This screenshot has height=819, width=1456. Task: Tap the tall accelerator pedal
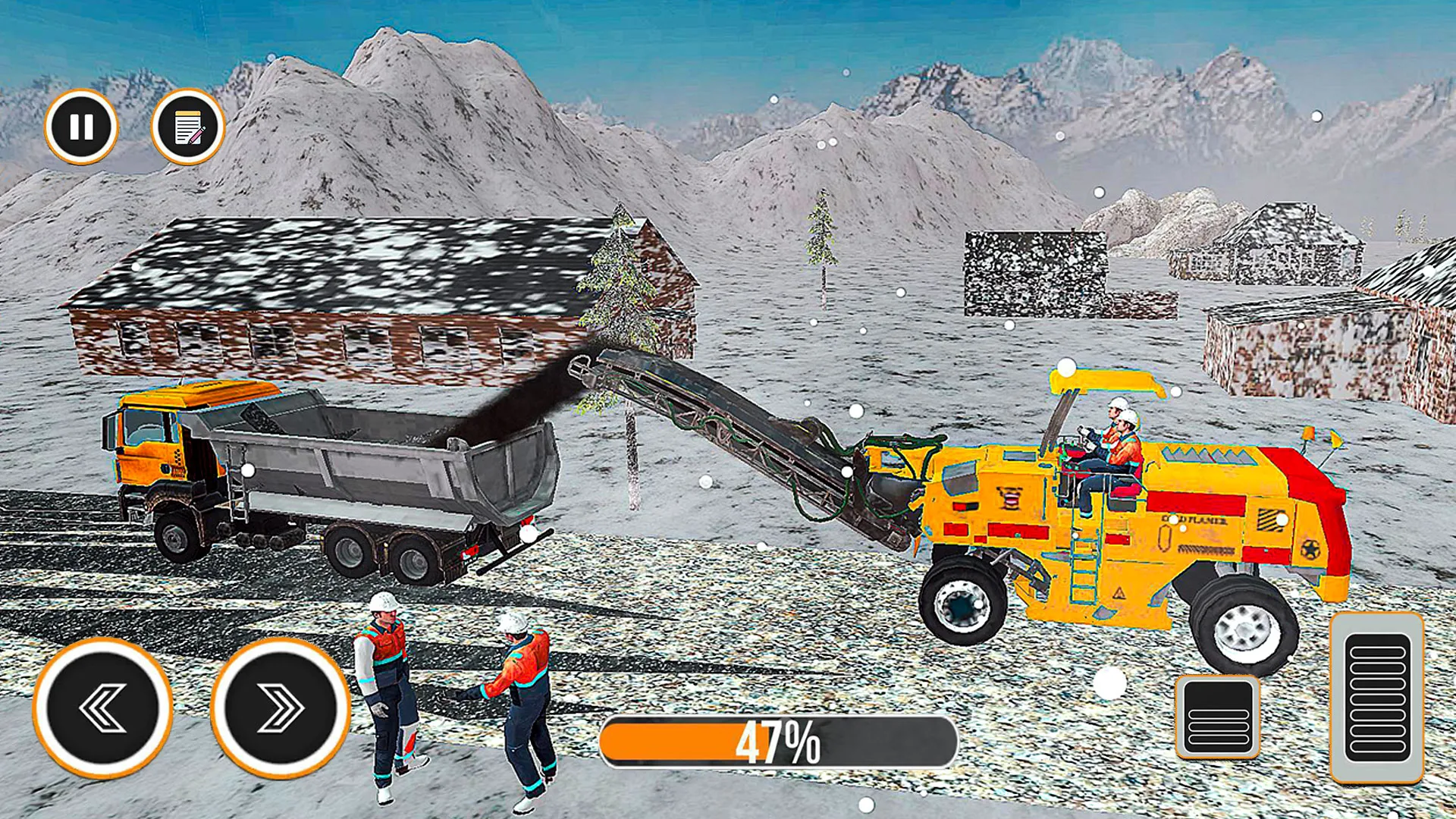1376,697
